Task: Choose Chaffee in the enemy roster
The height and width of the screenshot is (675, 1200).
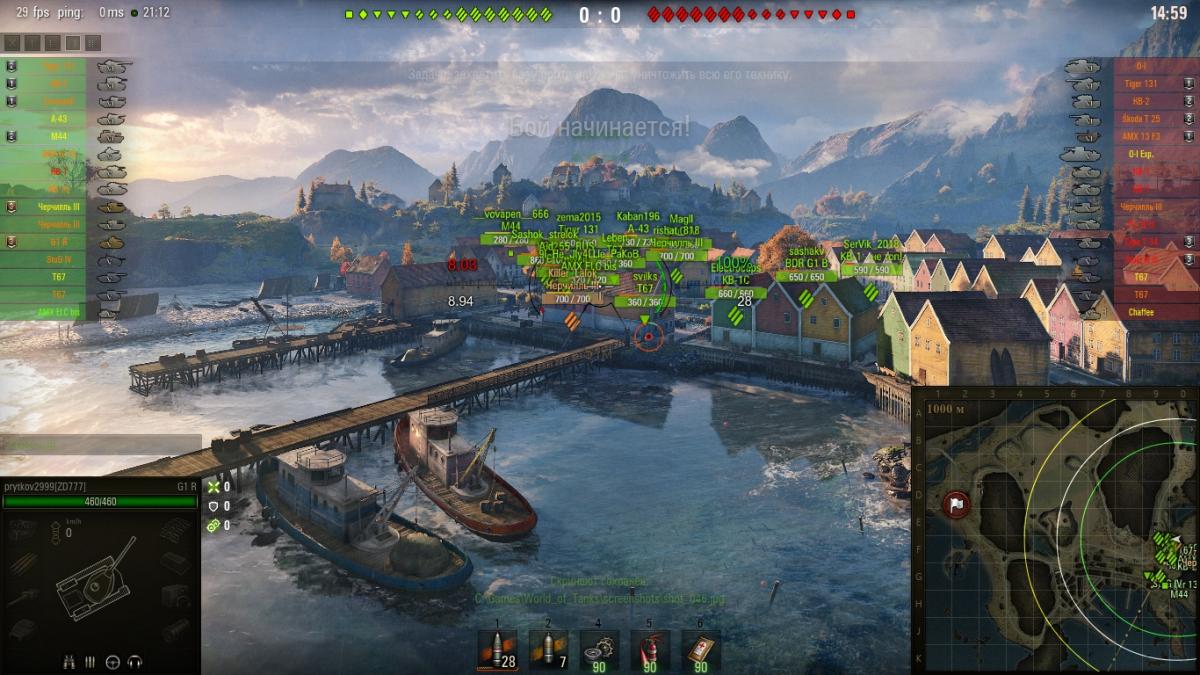Action: [1140, 312]
